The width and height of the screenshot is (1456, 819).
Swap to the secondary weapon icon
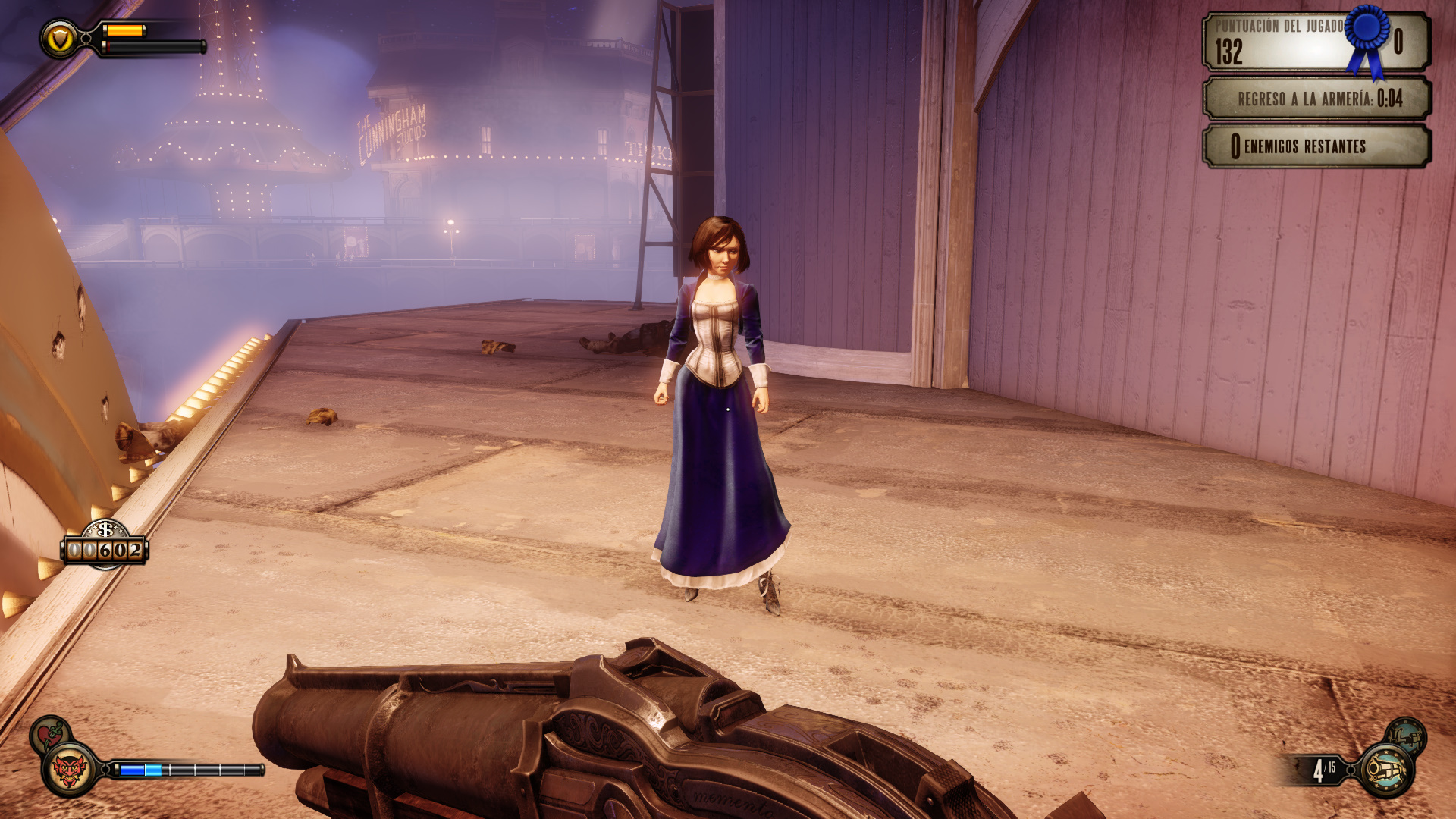pyautogui.click(x=1406, y=735)
